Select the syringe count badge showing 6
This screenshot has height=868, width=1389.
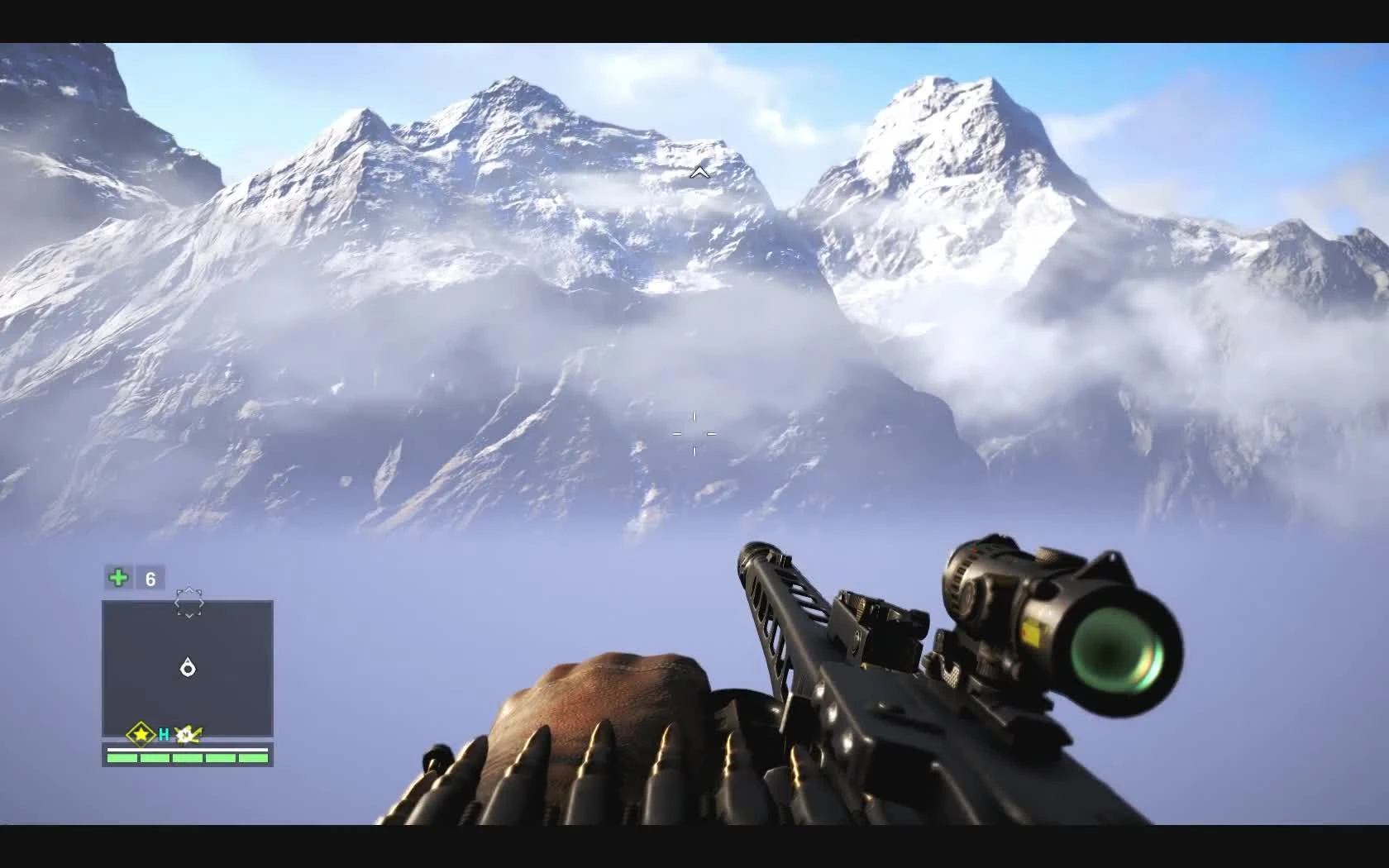click(150, 578)
